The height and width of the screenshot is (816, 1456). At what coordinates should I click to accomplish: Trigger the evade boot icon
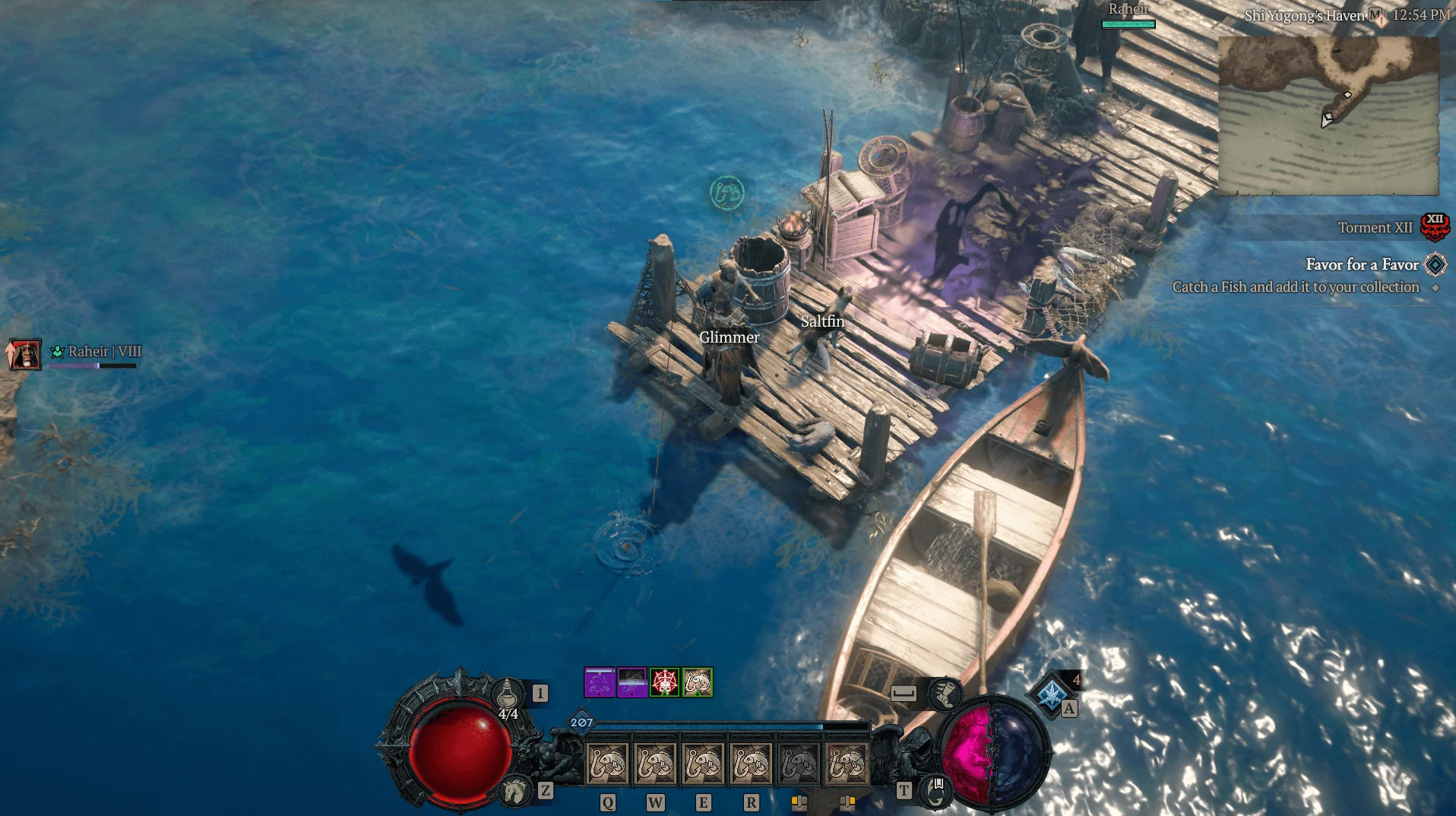(945, 693)
